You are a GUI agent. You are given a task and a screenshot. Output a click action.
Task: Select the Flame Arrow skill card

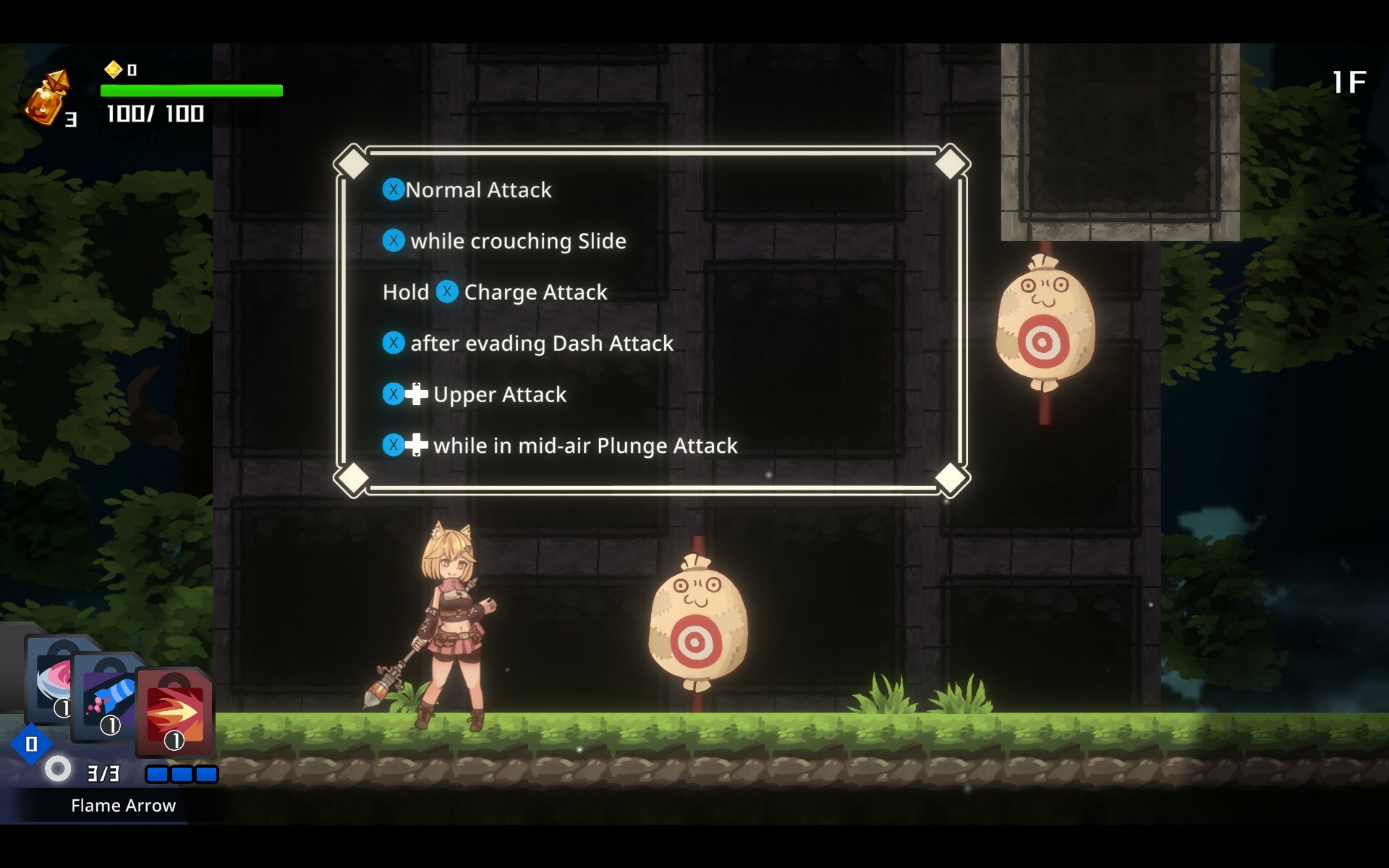tap(174, 712)
